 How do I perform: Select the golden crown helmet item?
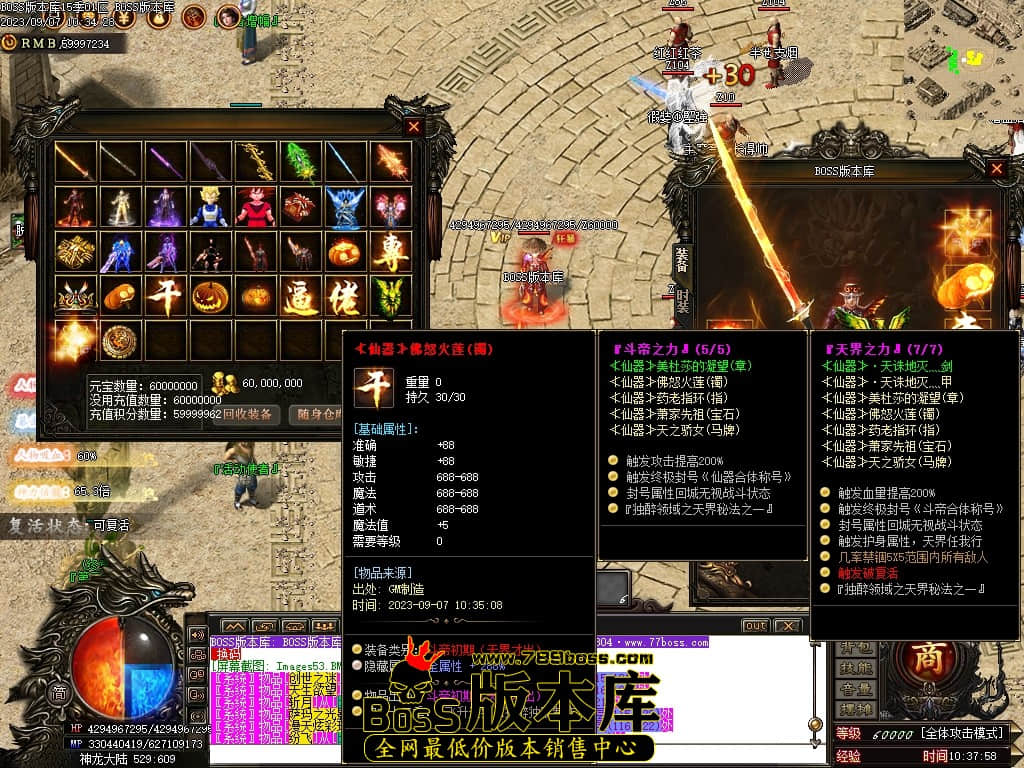pos(75,297)
